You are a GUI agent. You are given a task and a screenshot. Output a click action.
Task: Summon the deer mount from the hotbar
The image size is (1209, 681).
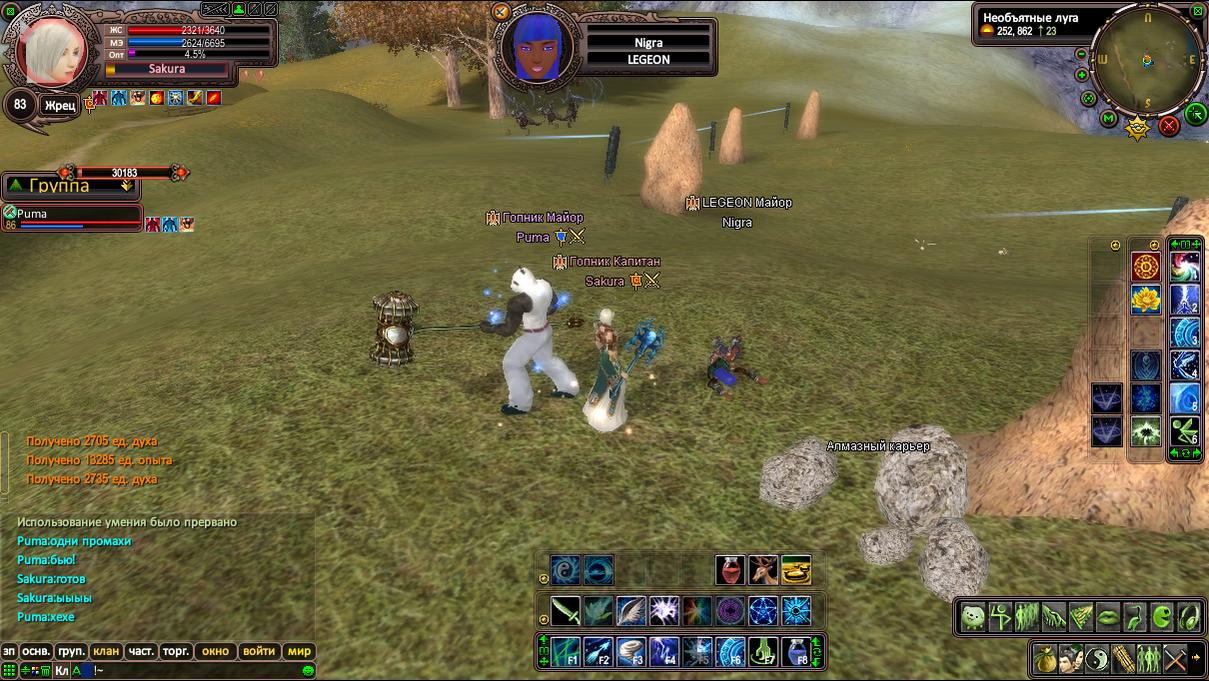(763, 570)
